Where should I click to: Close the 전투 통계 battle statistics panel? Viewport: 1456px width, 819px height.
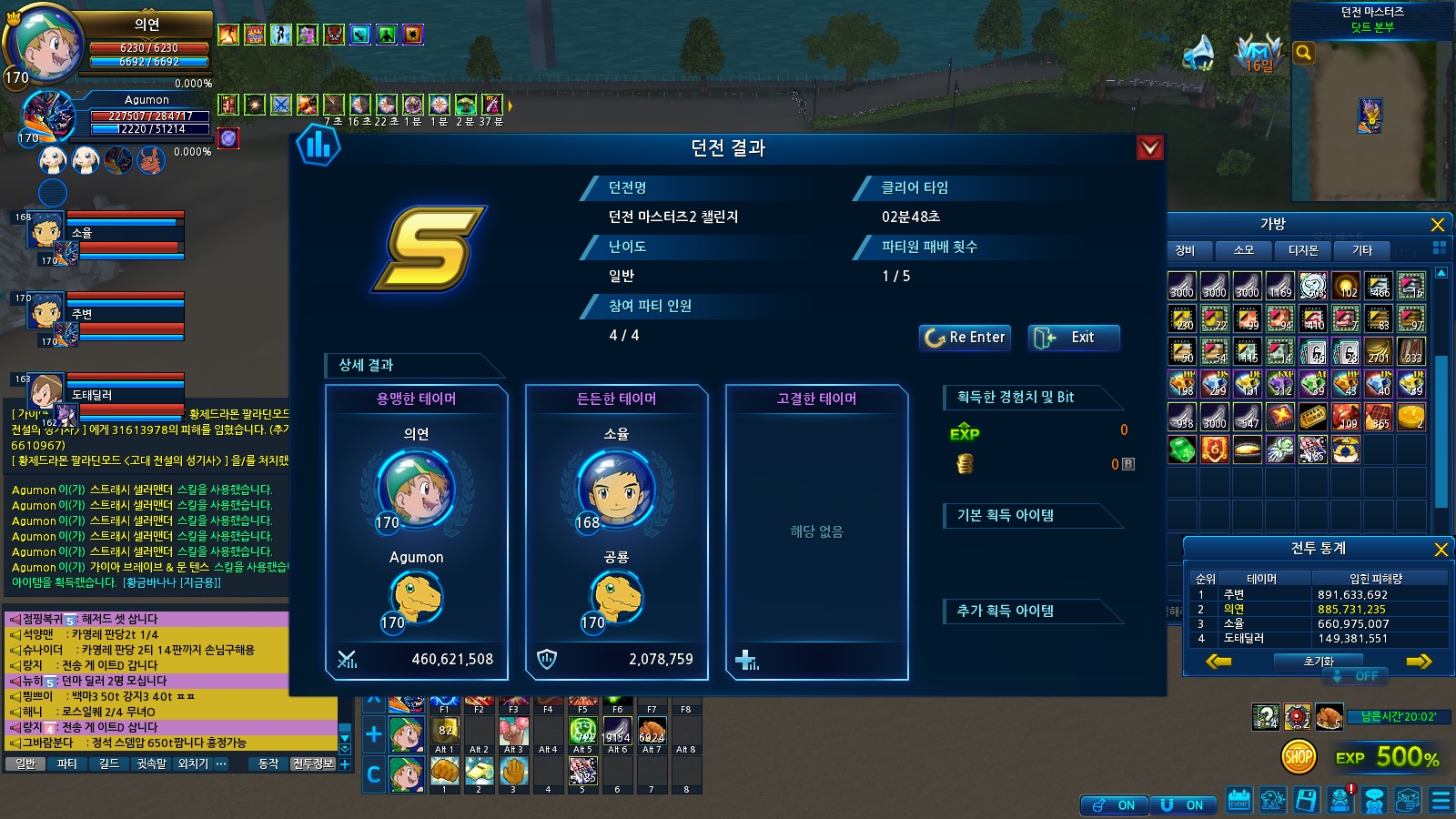(1441, 549)
